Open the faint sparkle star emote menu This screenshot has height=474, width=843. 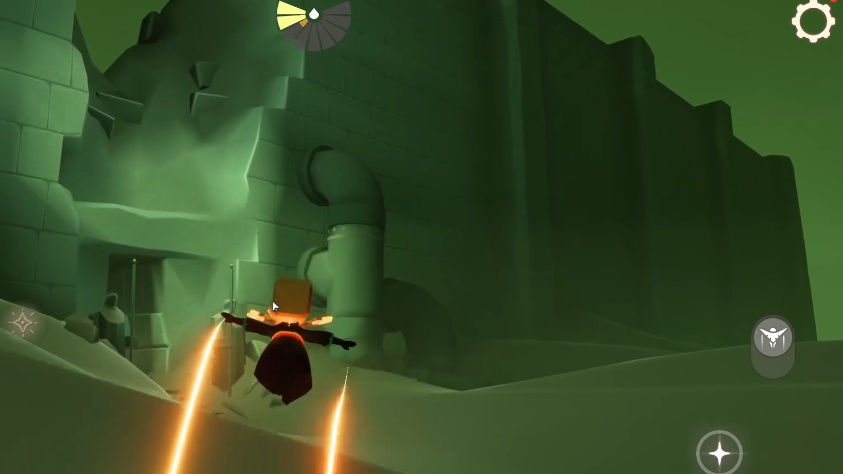[22, 322]
